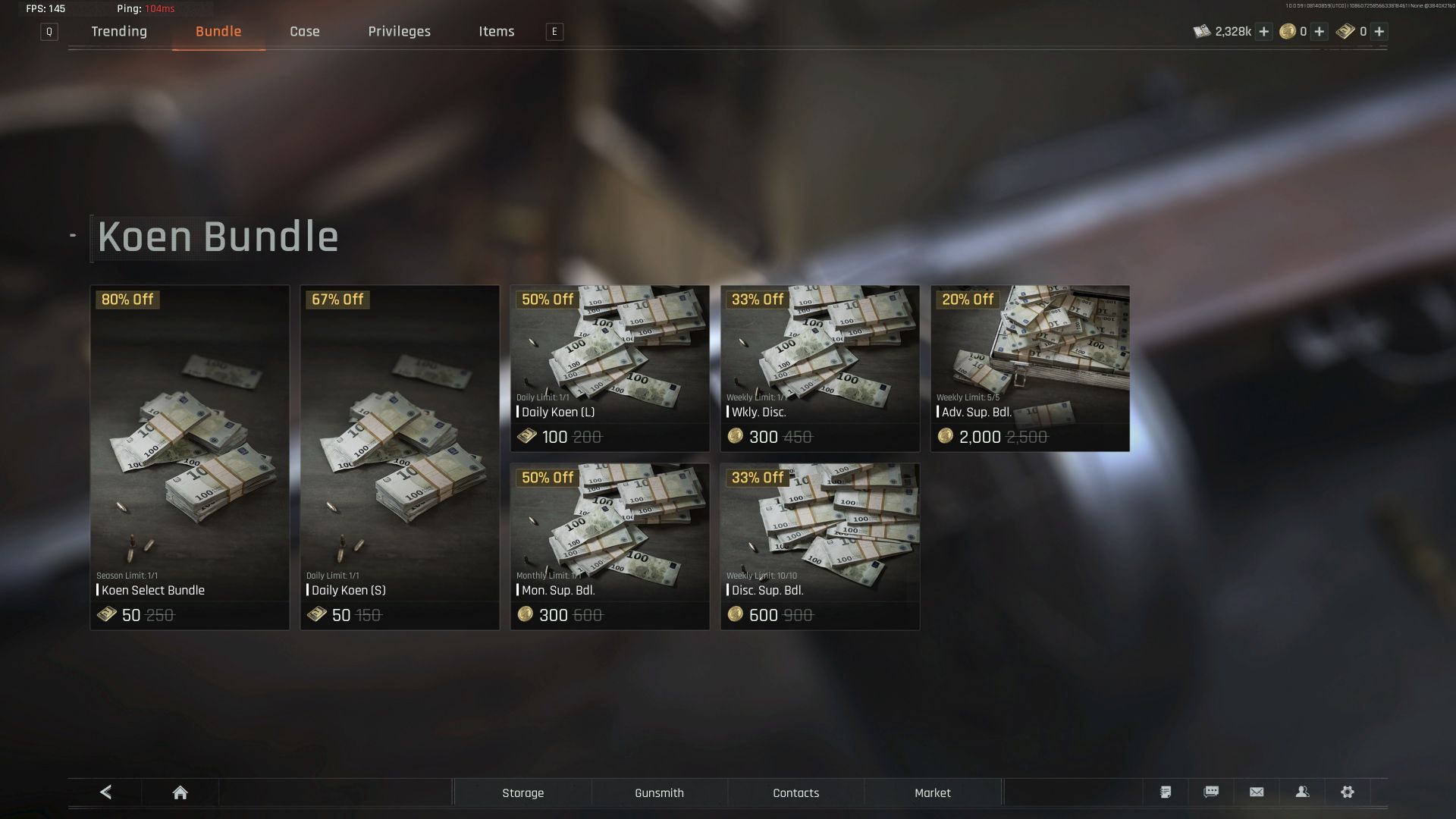Image resolution: width=1456 pixels, height=819 pixels.
Task: Choose the Mon. Sup. Bdl. offer
Action: 610,547
